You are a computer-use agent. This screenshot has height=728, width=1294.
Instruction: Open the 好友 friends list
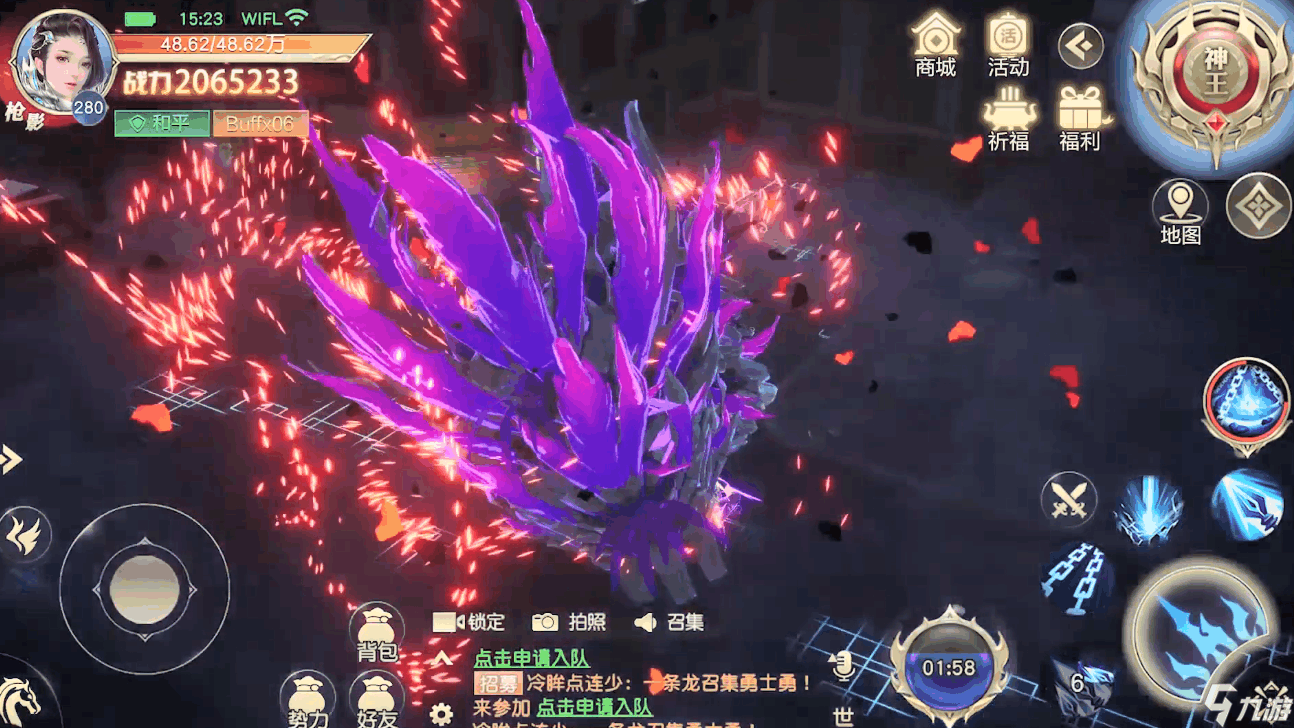pos(377,700)
